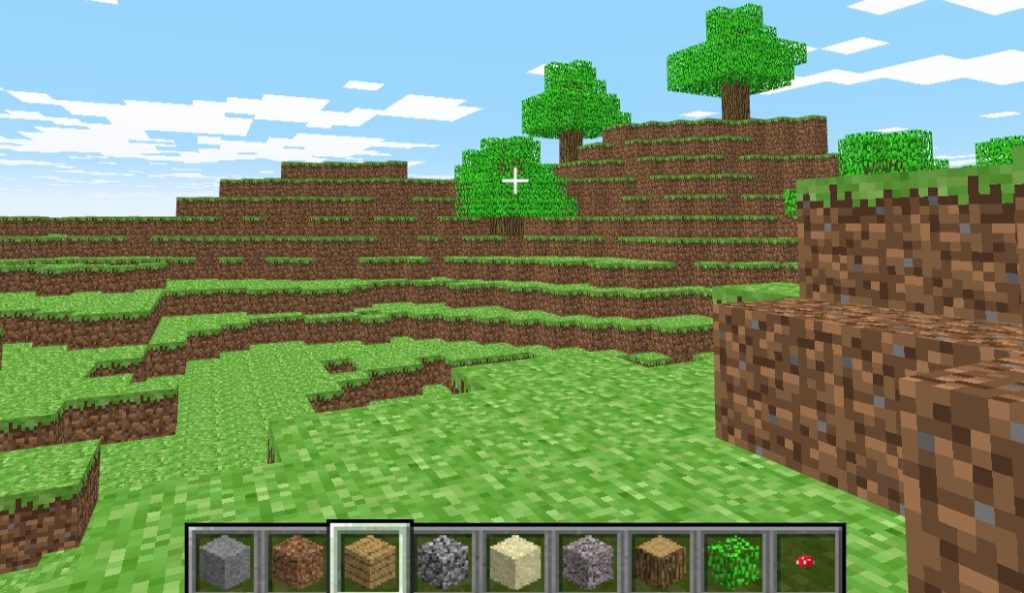
Task: Select the sand block hotbar slot
Action: point(515,561)
